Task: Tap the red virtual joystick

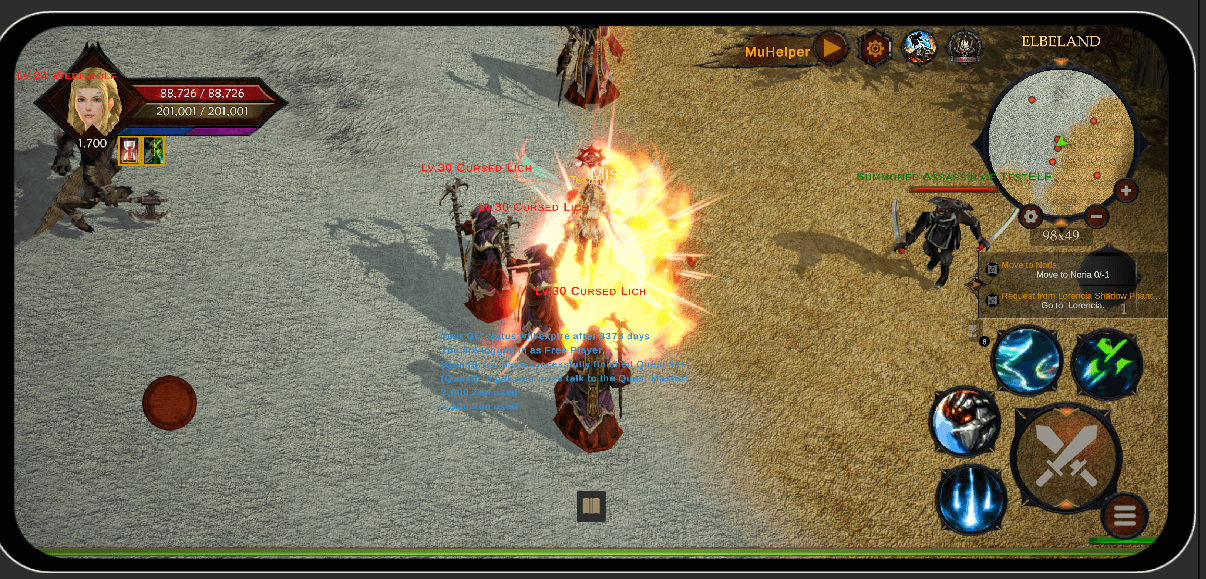Action: click(x=169, y=403)
